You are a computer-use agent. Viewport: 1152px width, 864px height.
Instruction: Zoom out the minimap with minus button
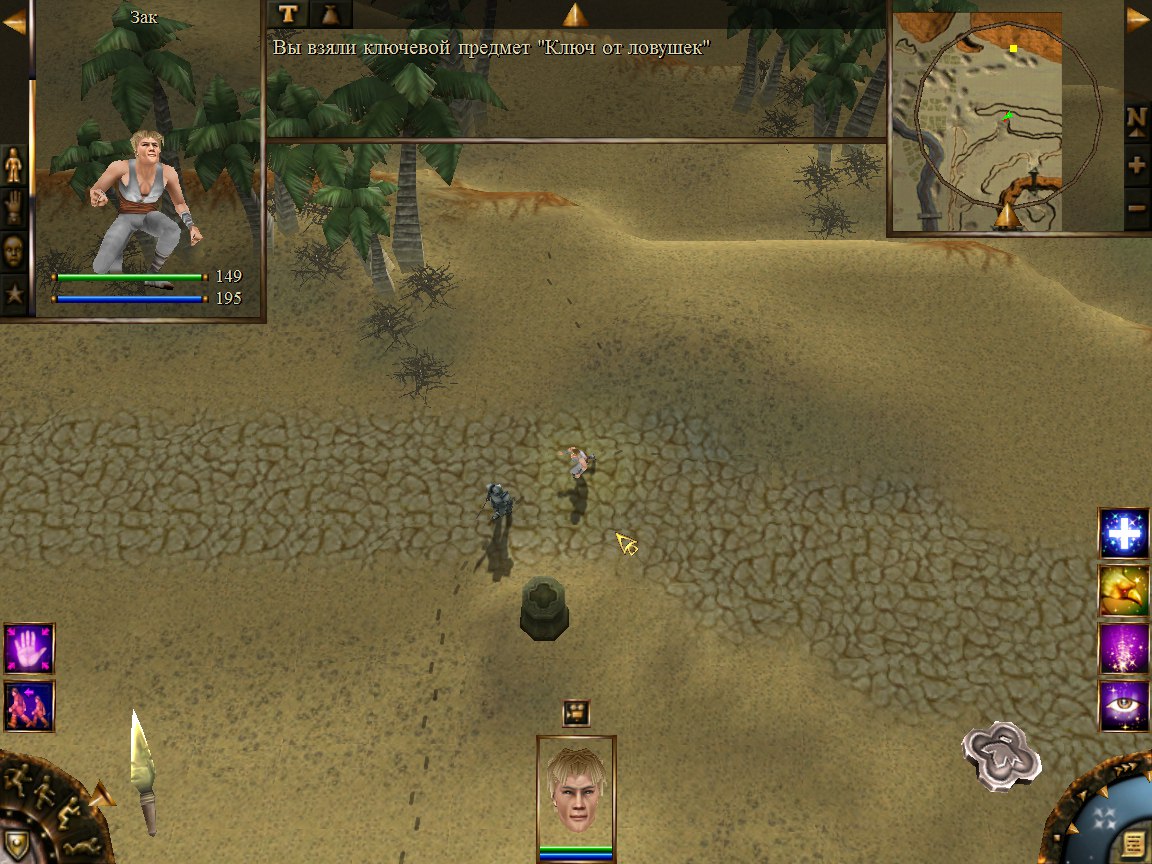[x=1137, y=209]
